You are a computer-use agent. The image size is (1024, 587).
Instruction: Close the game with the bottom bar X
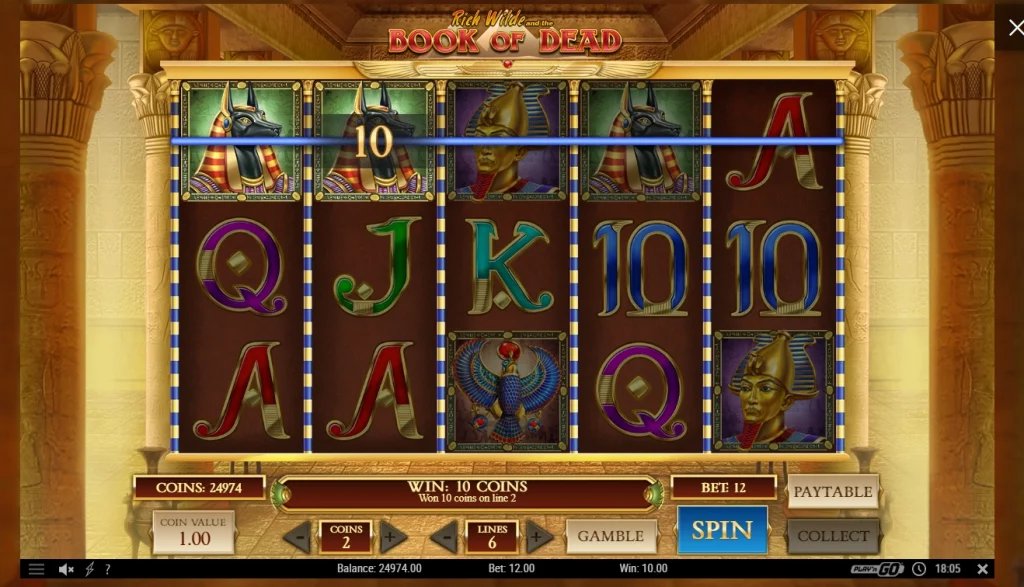pos(982,569)
